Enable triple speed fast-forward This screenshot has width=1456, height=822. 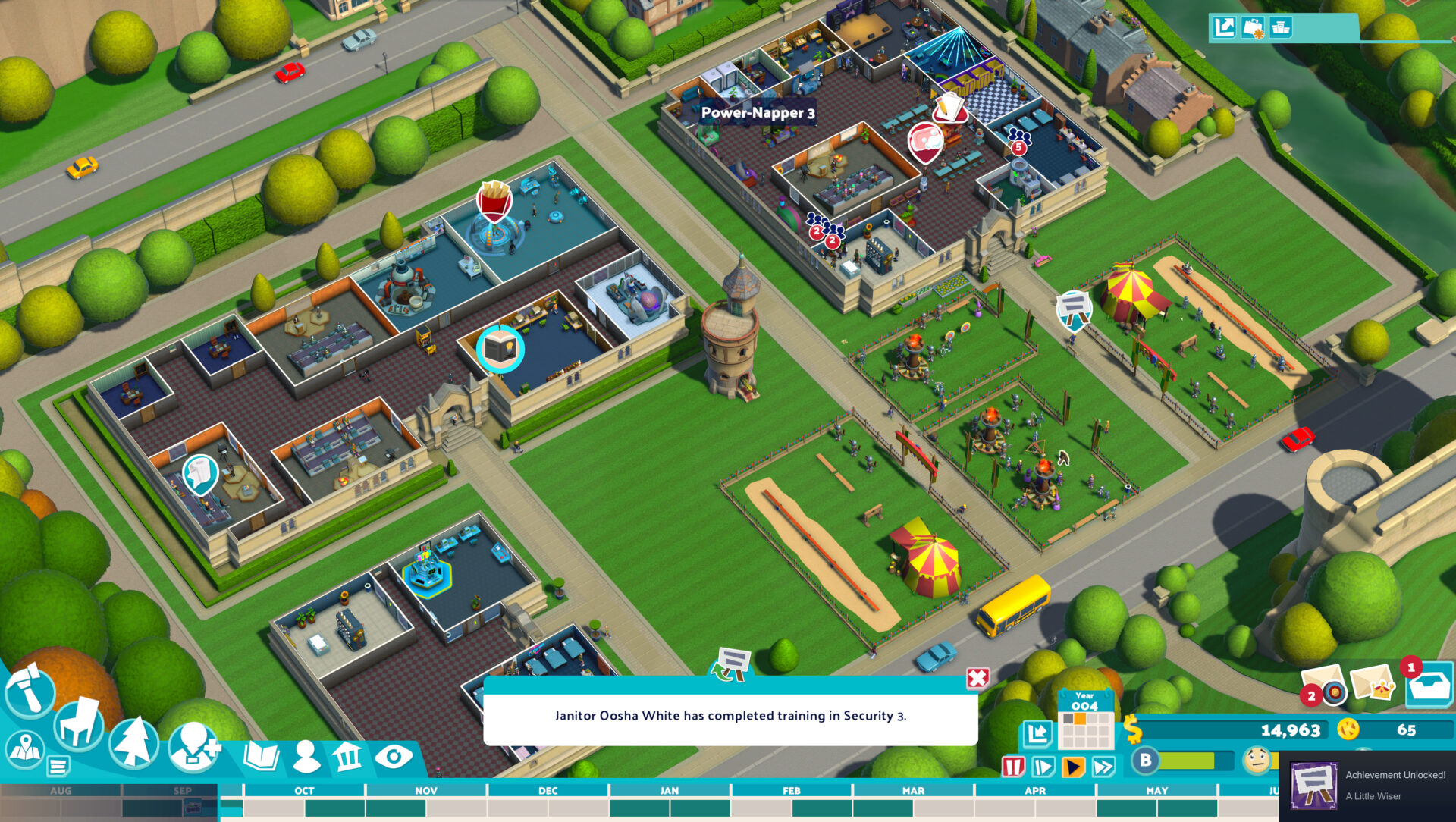click(1103, 767)
